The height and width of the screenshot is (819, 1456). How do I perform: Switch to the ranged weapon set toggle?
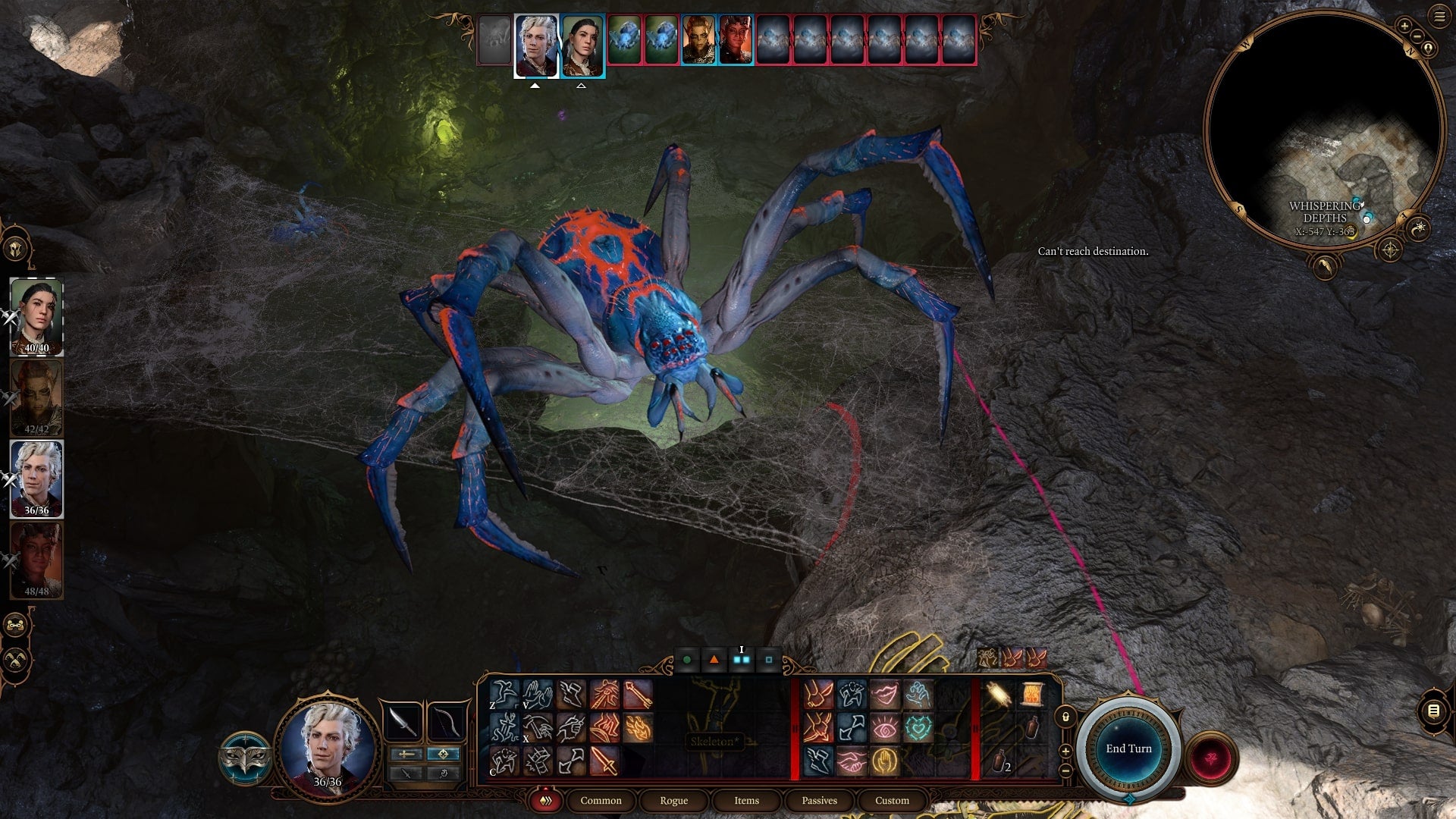click(x=443, y=754)
